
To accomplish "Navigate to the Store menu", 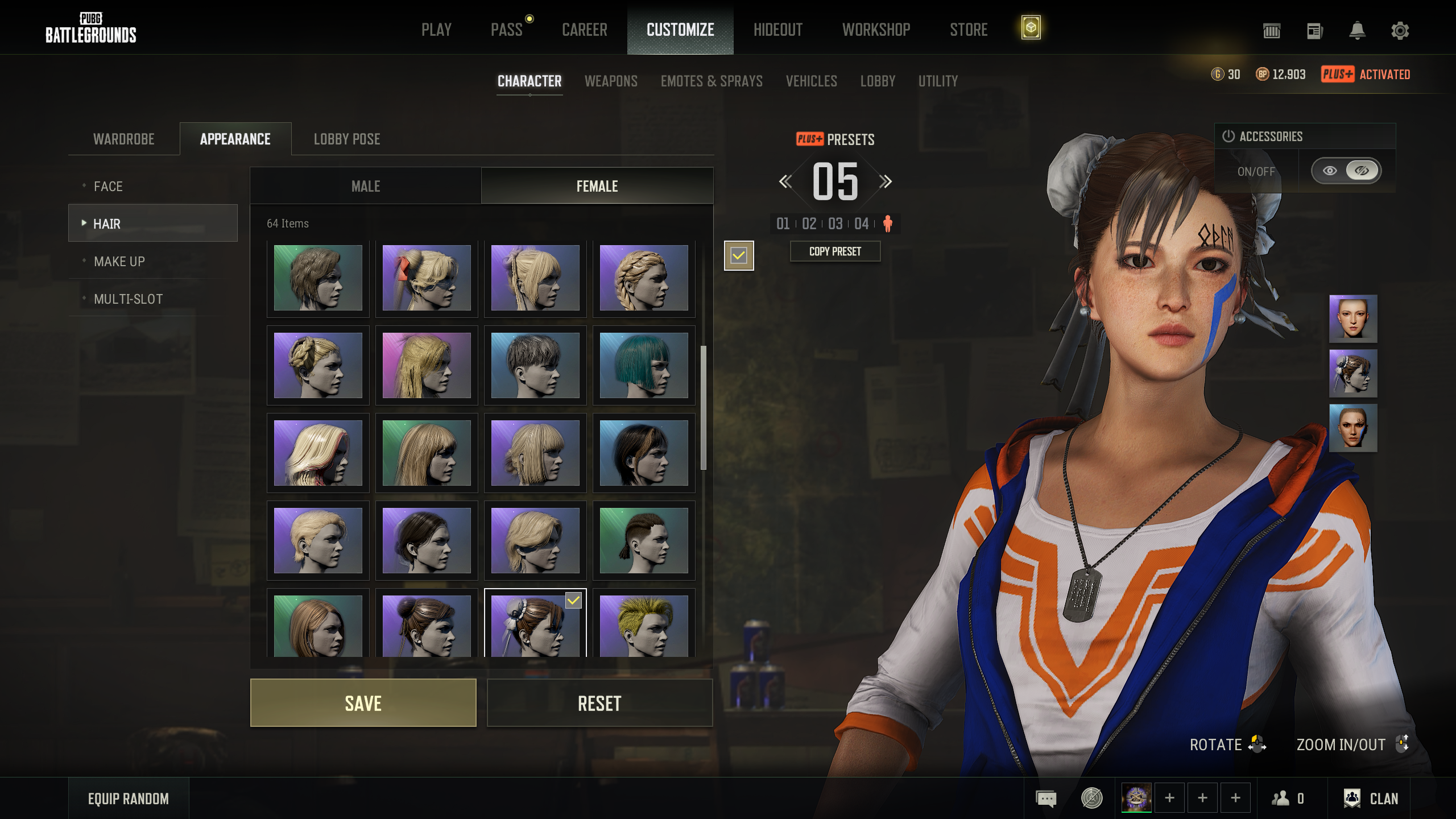I will pos(969,30).
